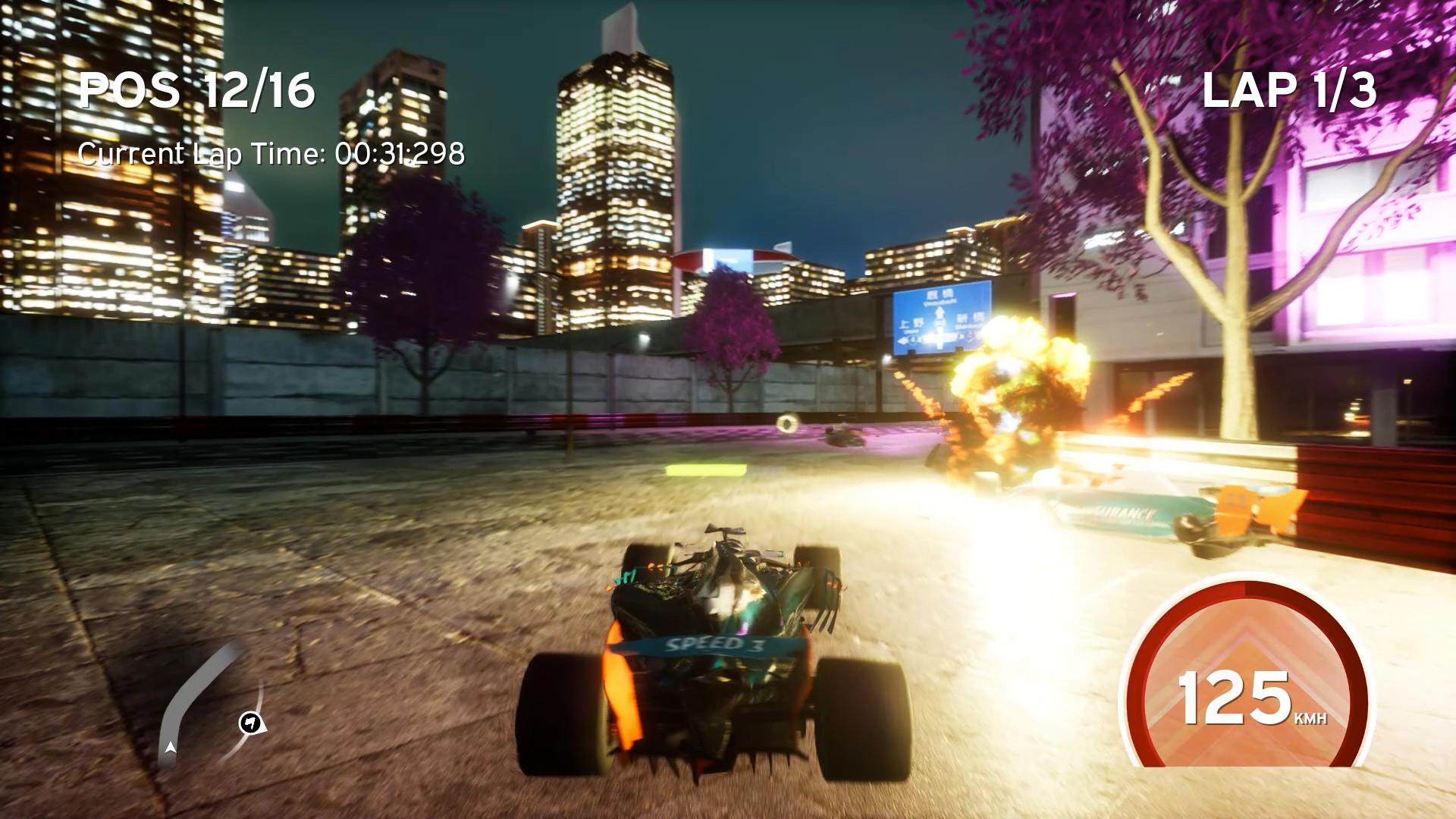Click the left arrow toward Ueno on the sign
This screenshot has height=819, width=1456.
pyautogui.click(x=902, y=340)
